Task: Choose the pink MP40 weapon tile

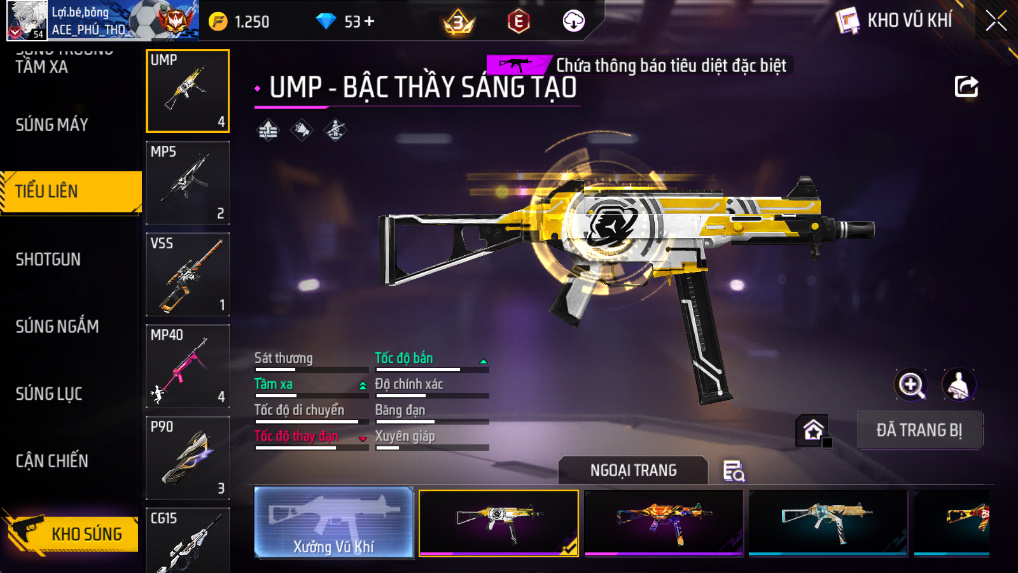Action: [188, 366]
